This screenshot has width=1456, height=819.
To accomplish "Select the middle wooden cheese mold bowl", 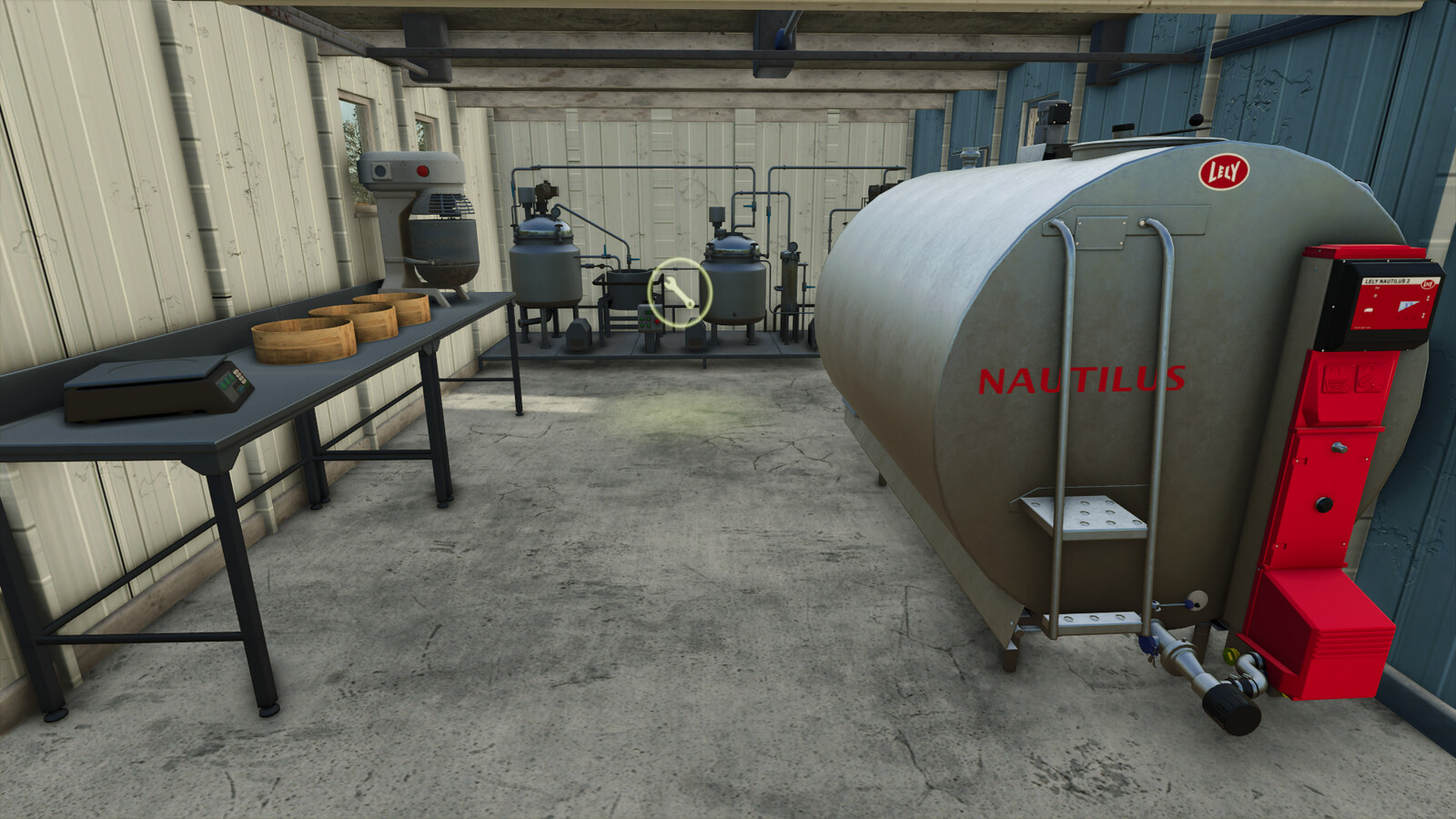I will [355, 320].
